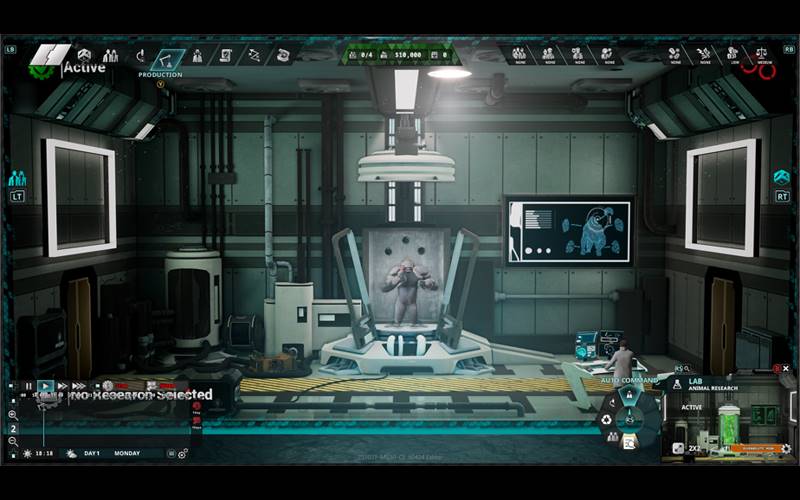Click the scales balance indicator icon
The image size is (800, 500).
[x=762, y=53]
